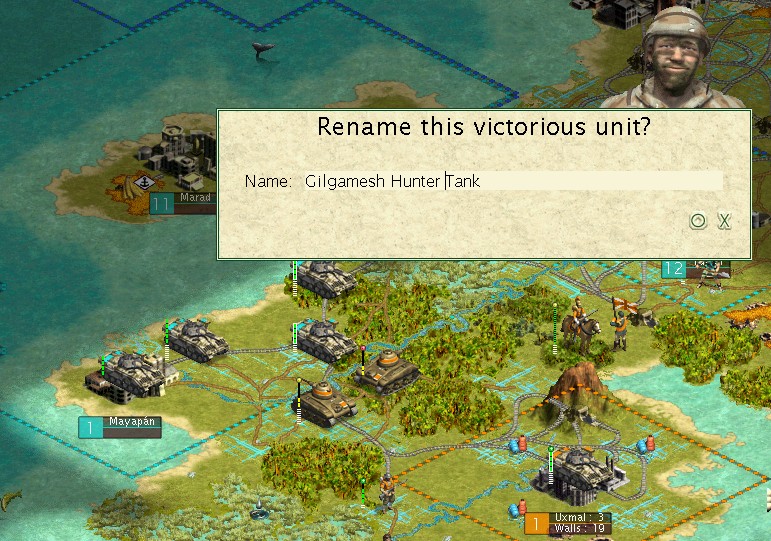
Task: Cancel the rename with the X button
Action: click(x=724, y=221)
